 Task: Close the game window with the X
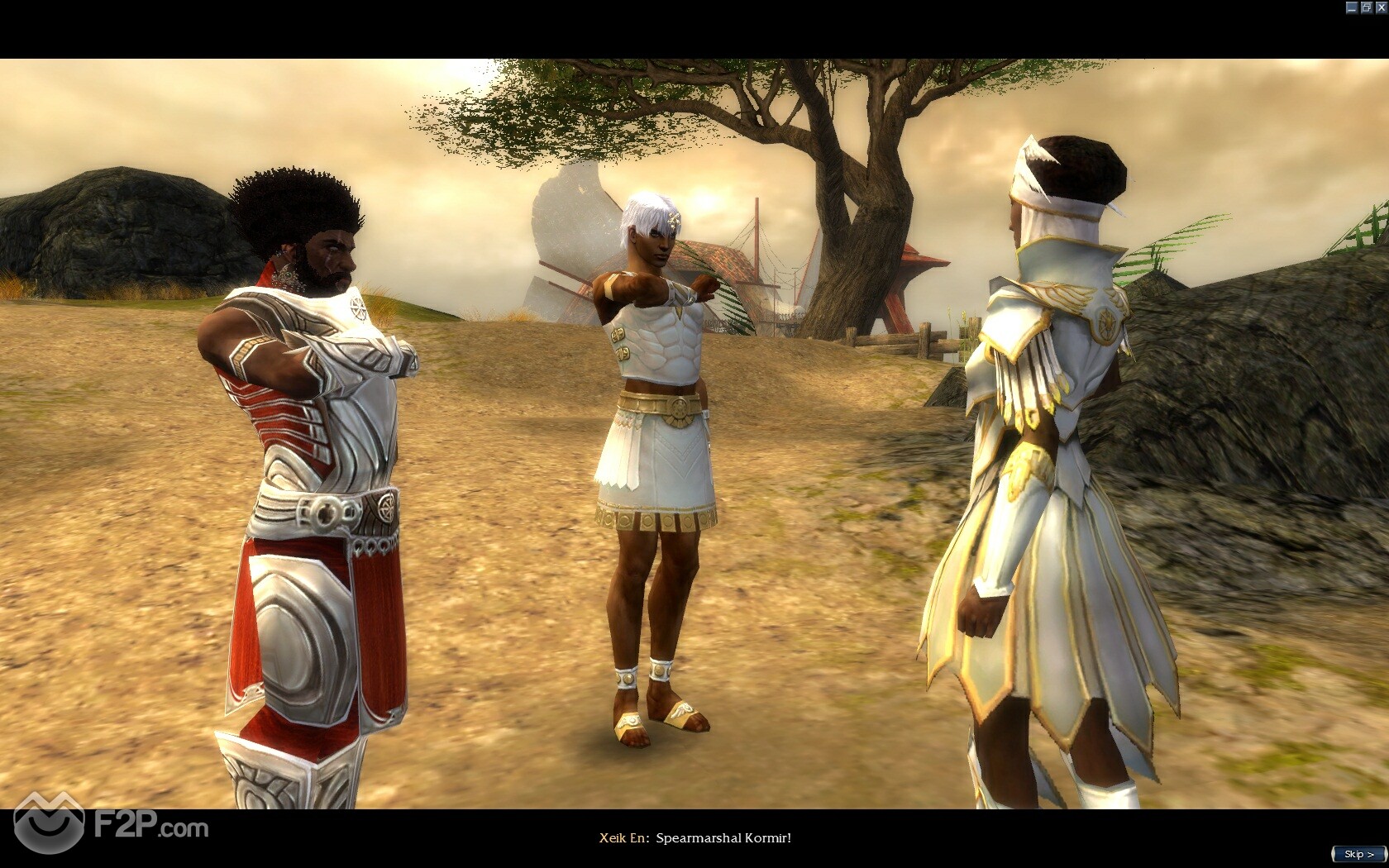pyautogui.click(x=1380, y=7)
